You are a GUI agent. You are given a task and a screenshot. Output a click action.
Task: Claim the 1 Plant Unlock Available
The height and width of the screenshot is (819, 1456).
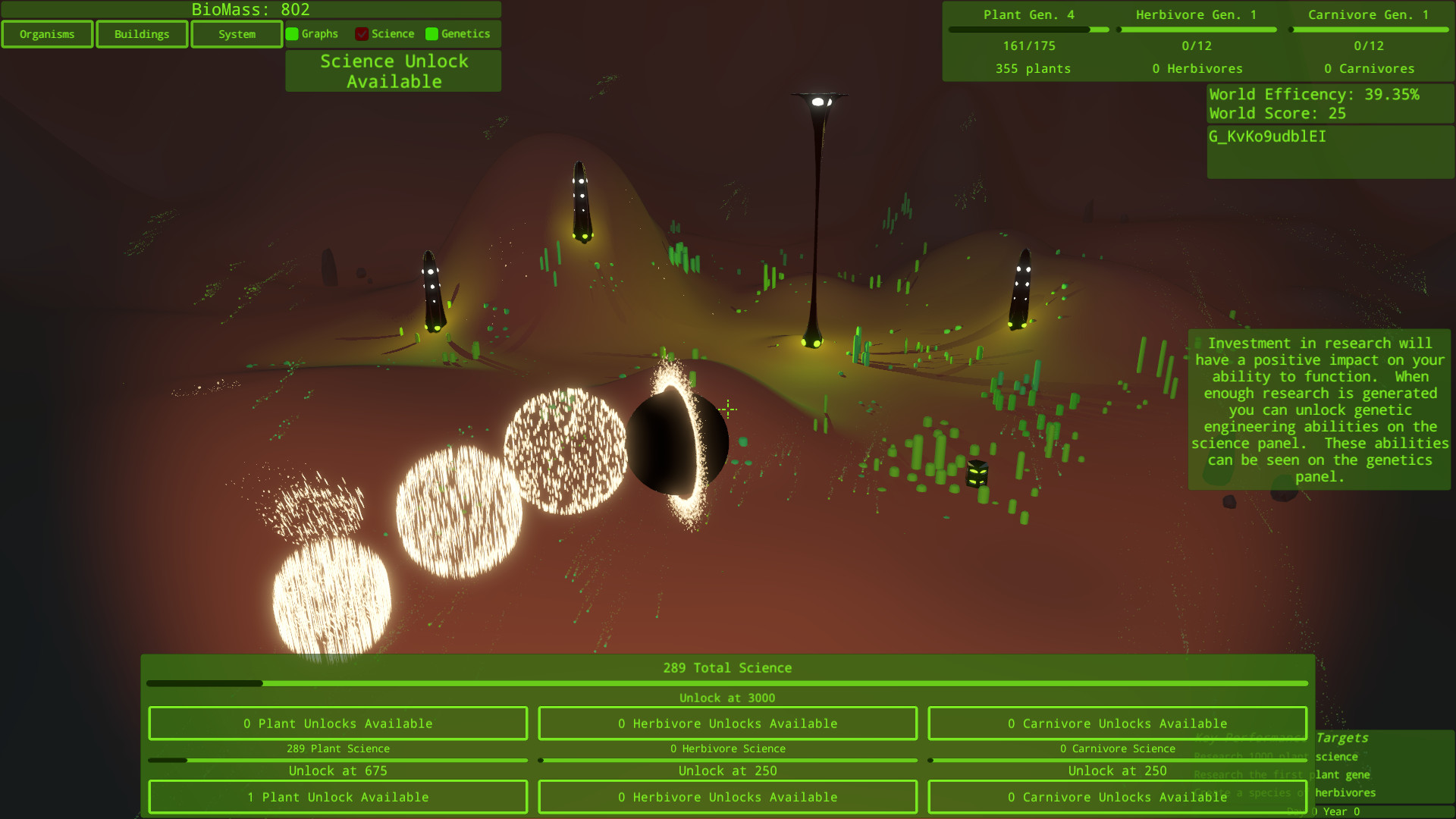coord(337,797)
